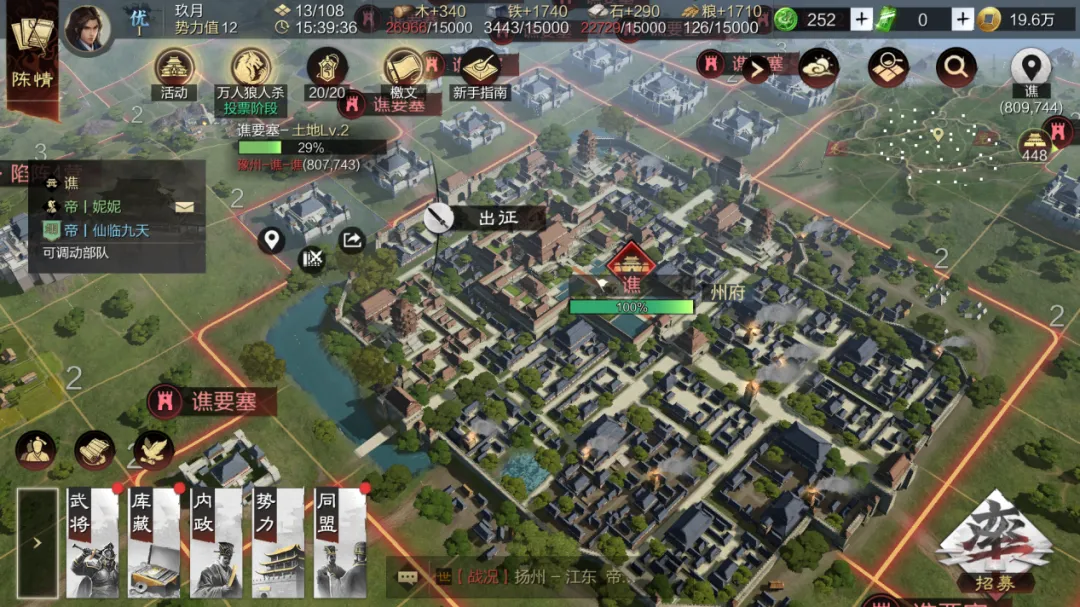Open the weather cloud-and-sun icon
Image resolution: width=1080 pixels, height=607 pixels.
pyautogui.click(x=818, y=67)
